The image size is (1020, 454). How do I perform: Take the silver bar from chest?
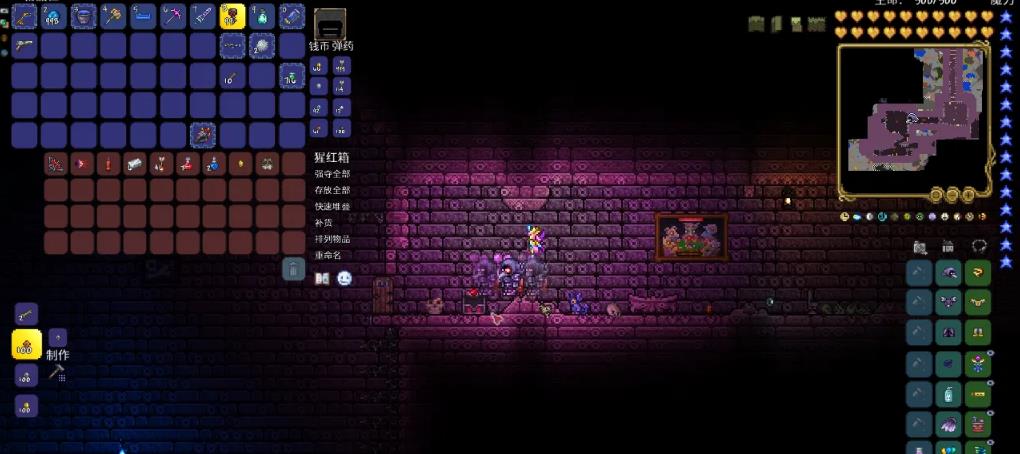coord(135,164)
